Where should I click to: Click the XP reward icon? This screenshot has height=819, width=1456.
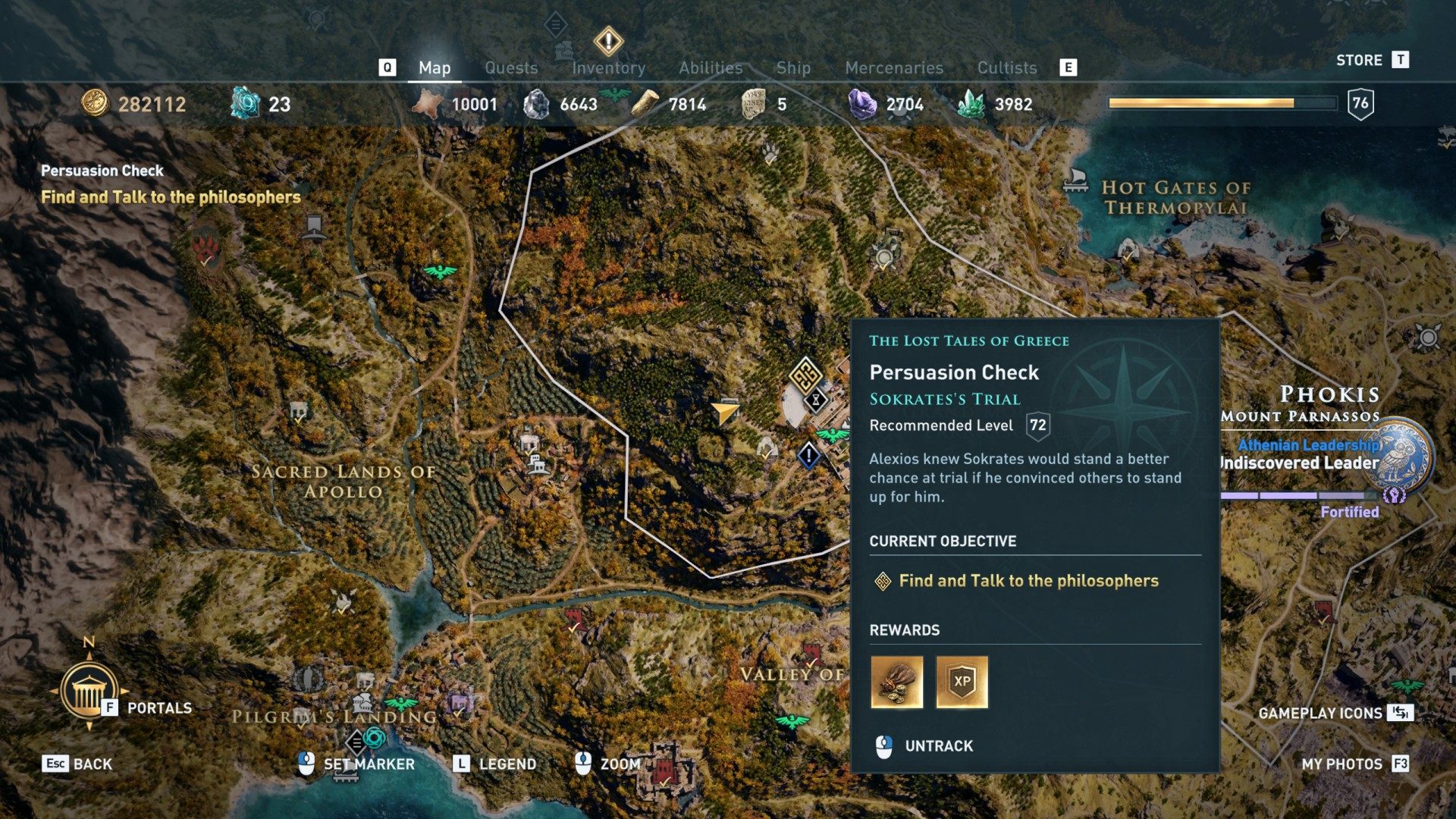[962, 682]
